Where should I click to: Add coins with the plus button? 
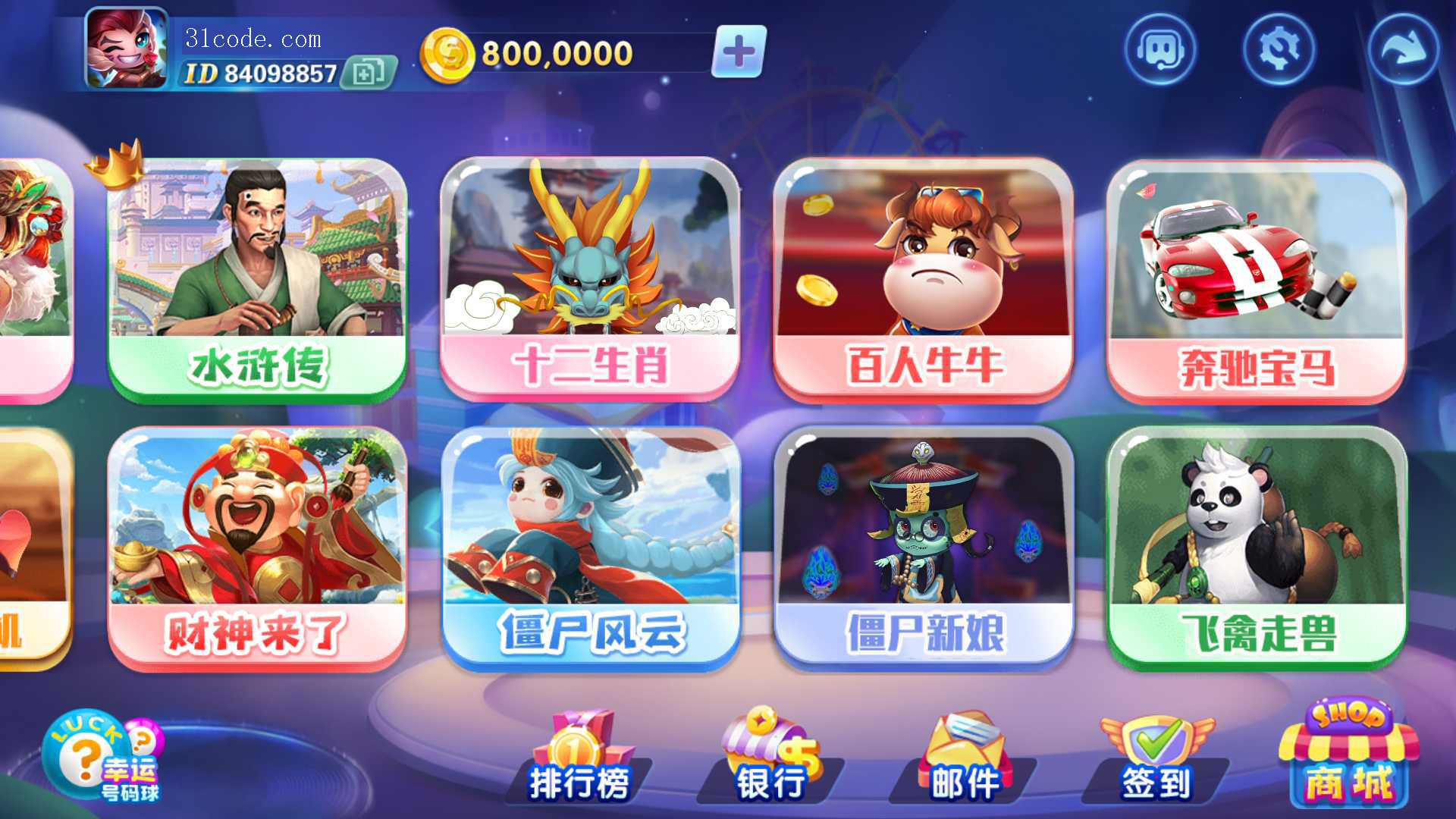point(739,52)
